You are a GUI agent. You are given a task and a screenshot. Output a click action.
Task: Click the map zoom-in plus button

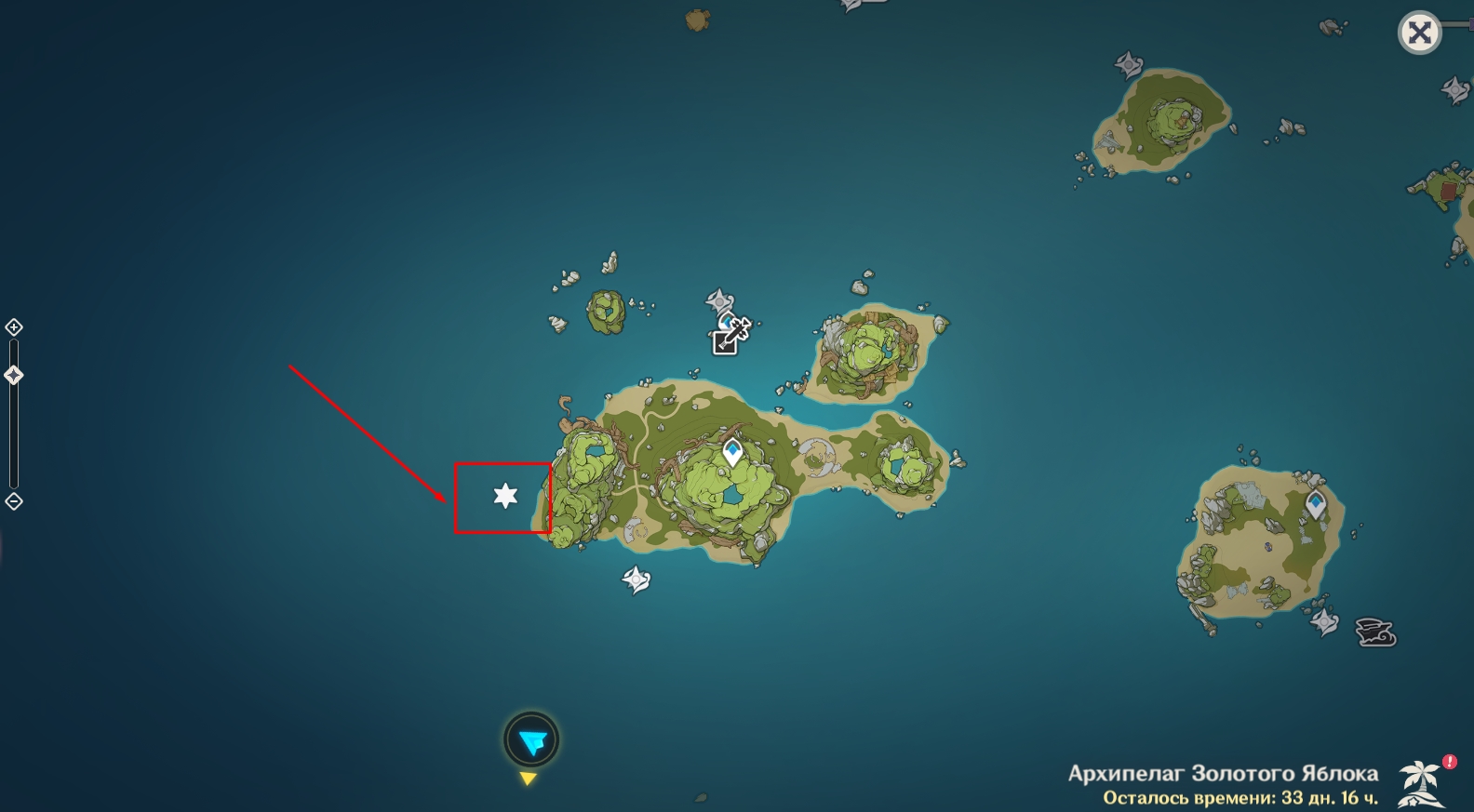point(14,327)
